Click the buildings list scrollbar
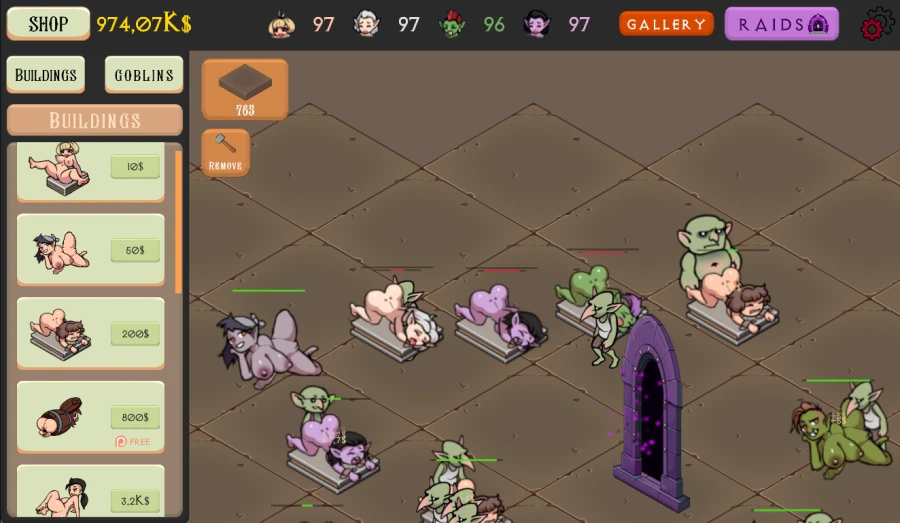 179,220
